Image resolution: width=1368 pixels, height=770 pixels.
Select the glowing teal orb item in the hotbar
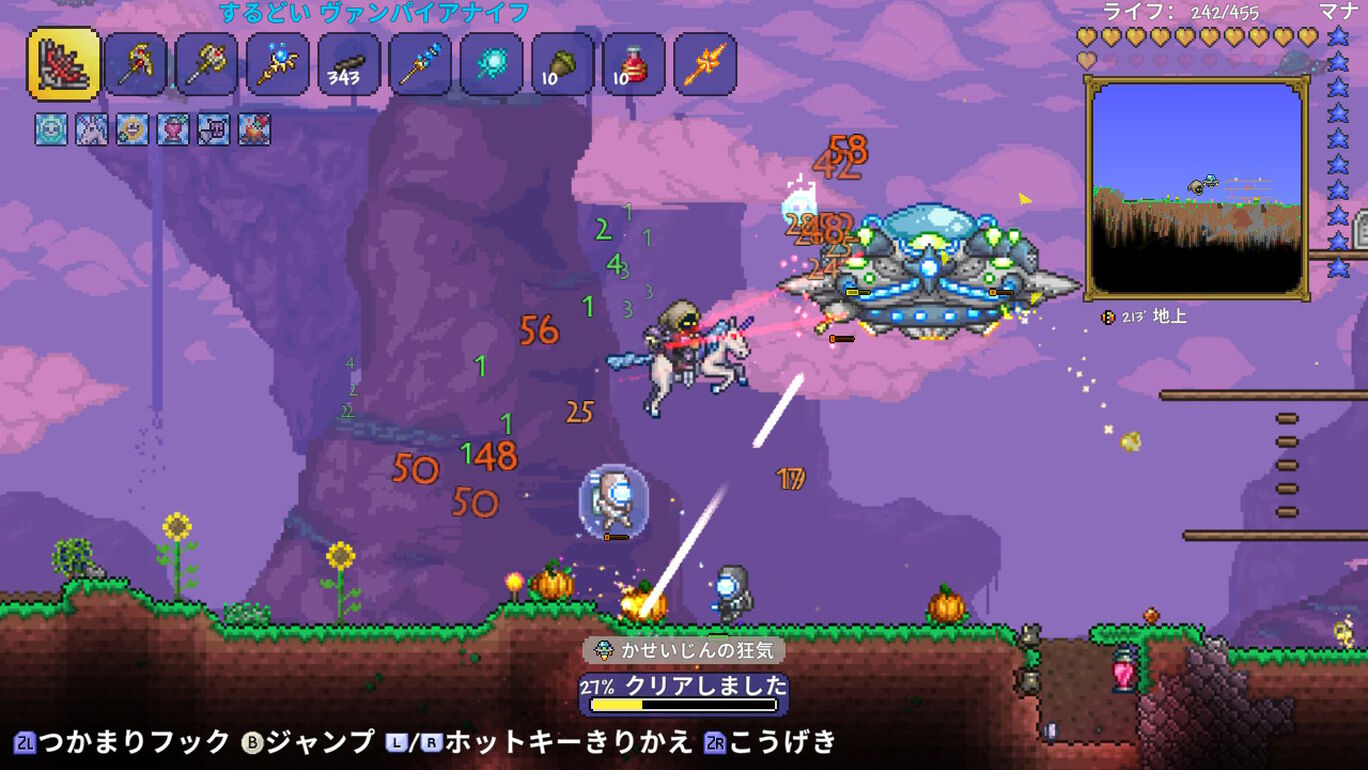tap(490, 65)
